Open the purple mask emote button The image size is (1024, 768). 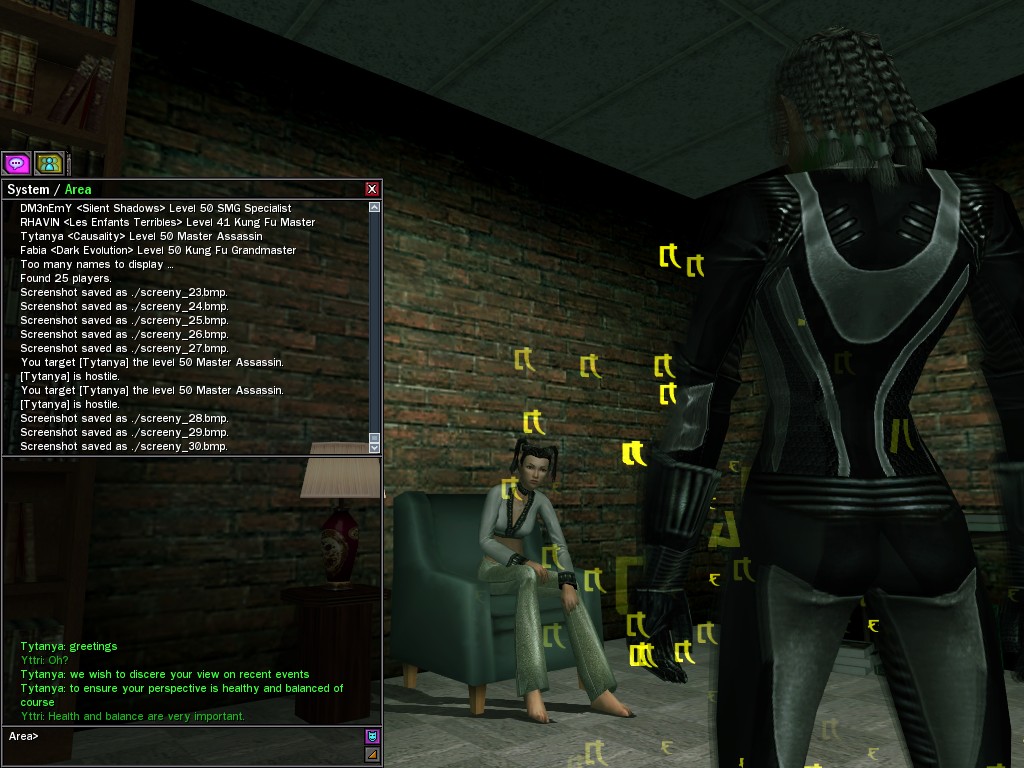coord(373,736)
